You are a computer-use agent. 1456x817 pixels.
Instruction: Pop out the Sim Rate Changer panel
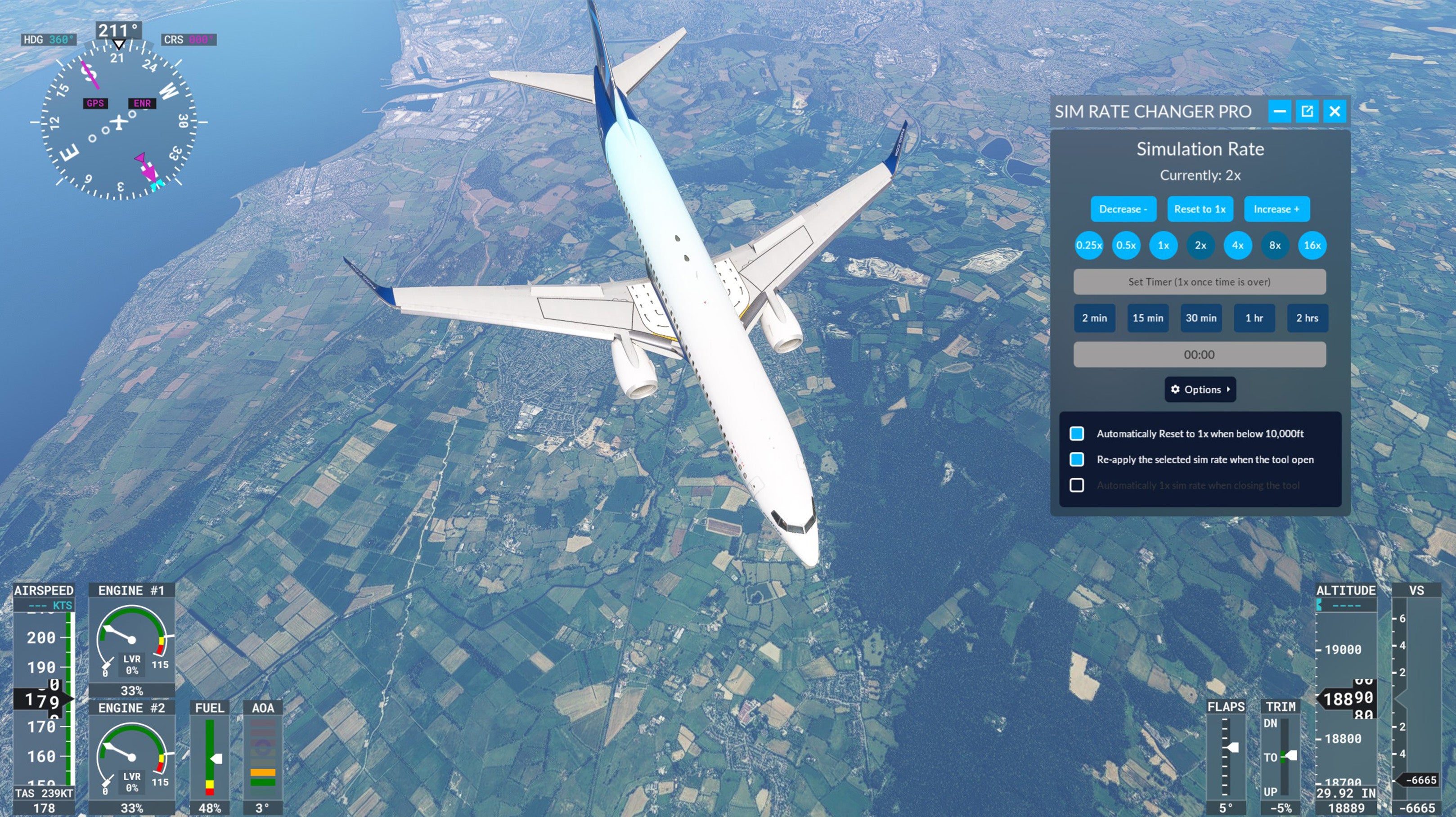point(1307,111)
